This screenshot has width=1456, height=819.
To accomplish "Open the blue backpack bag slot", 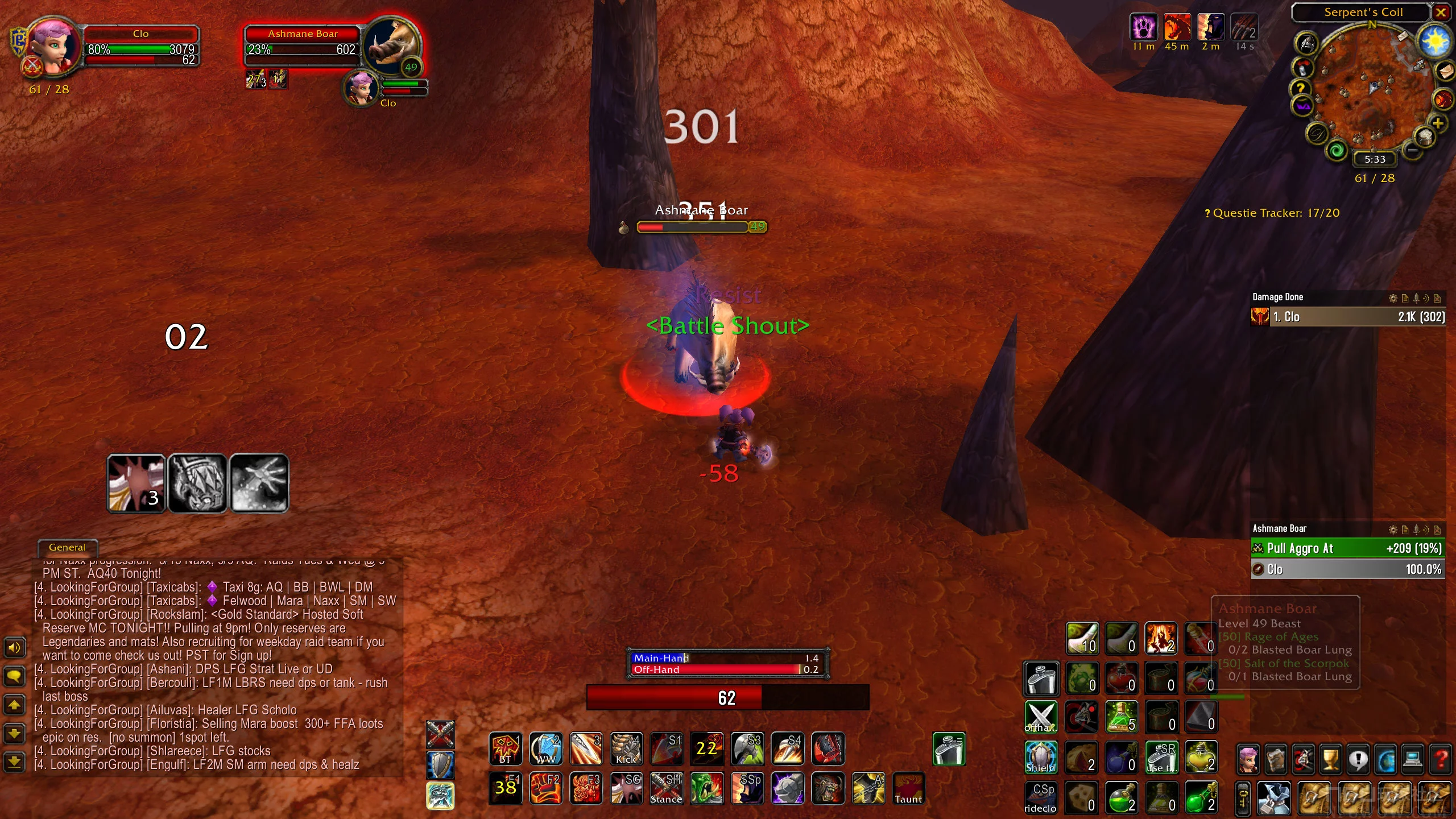I will 1273,797.
